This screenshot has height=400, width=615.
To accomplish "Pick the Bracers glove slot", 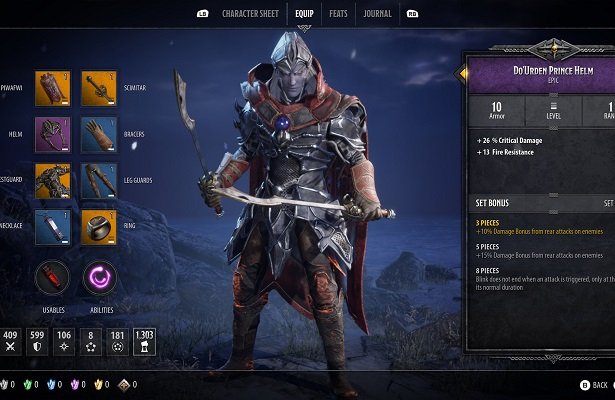I will pos(99,134).
